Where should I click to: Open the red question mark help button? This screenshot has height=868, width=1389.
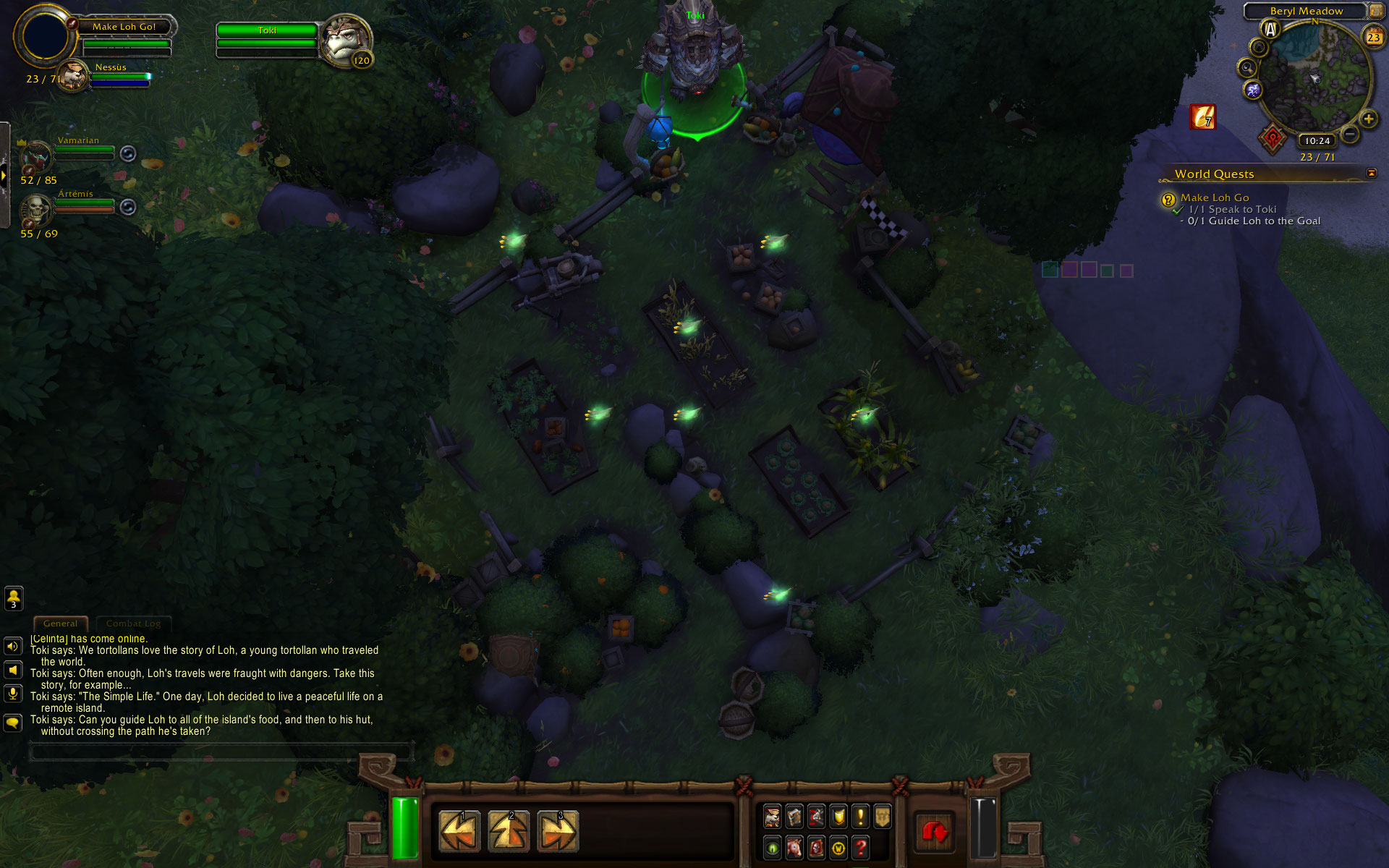click(860, 847)
